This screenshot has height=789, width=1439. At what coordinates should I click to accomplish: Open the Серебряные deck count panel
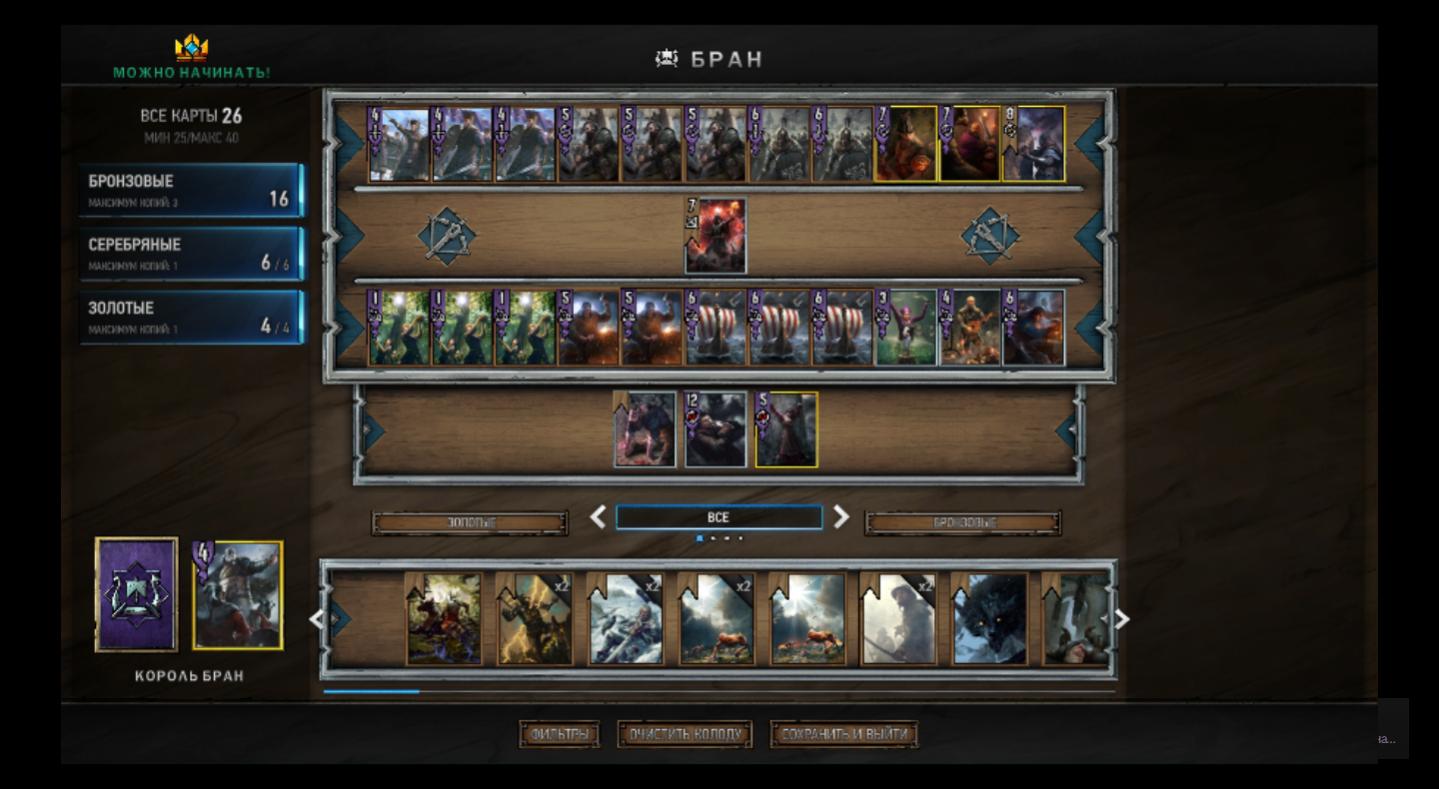(x=190, y=253)
